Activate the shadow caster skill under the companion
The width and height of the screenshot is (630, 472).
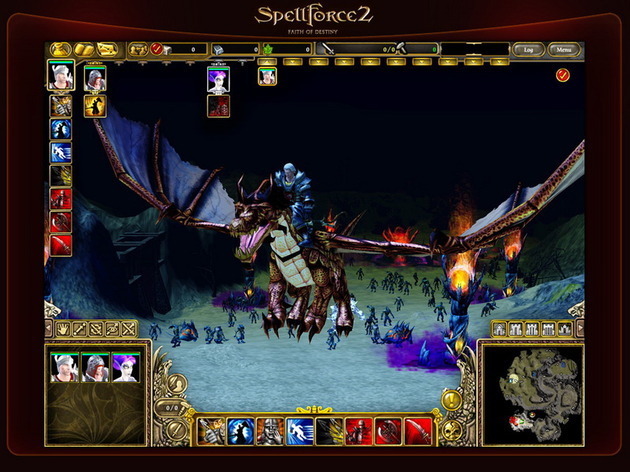(95, 106)
